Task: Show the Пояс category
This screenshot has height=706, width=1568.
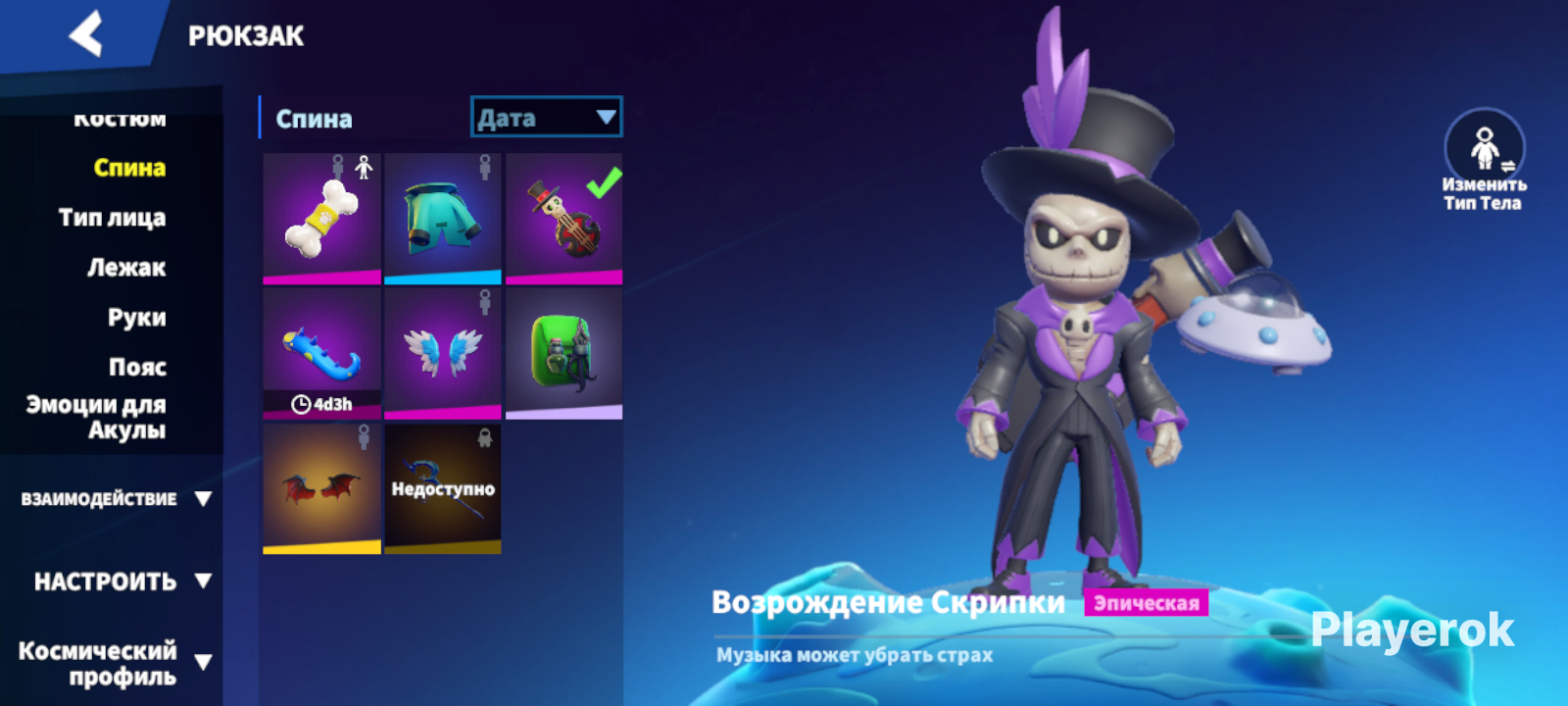Action: pyautogui.click(x=137, y=368)
